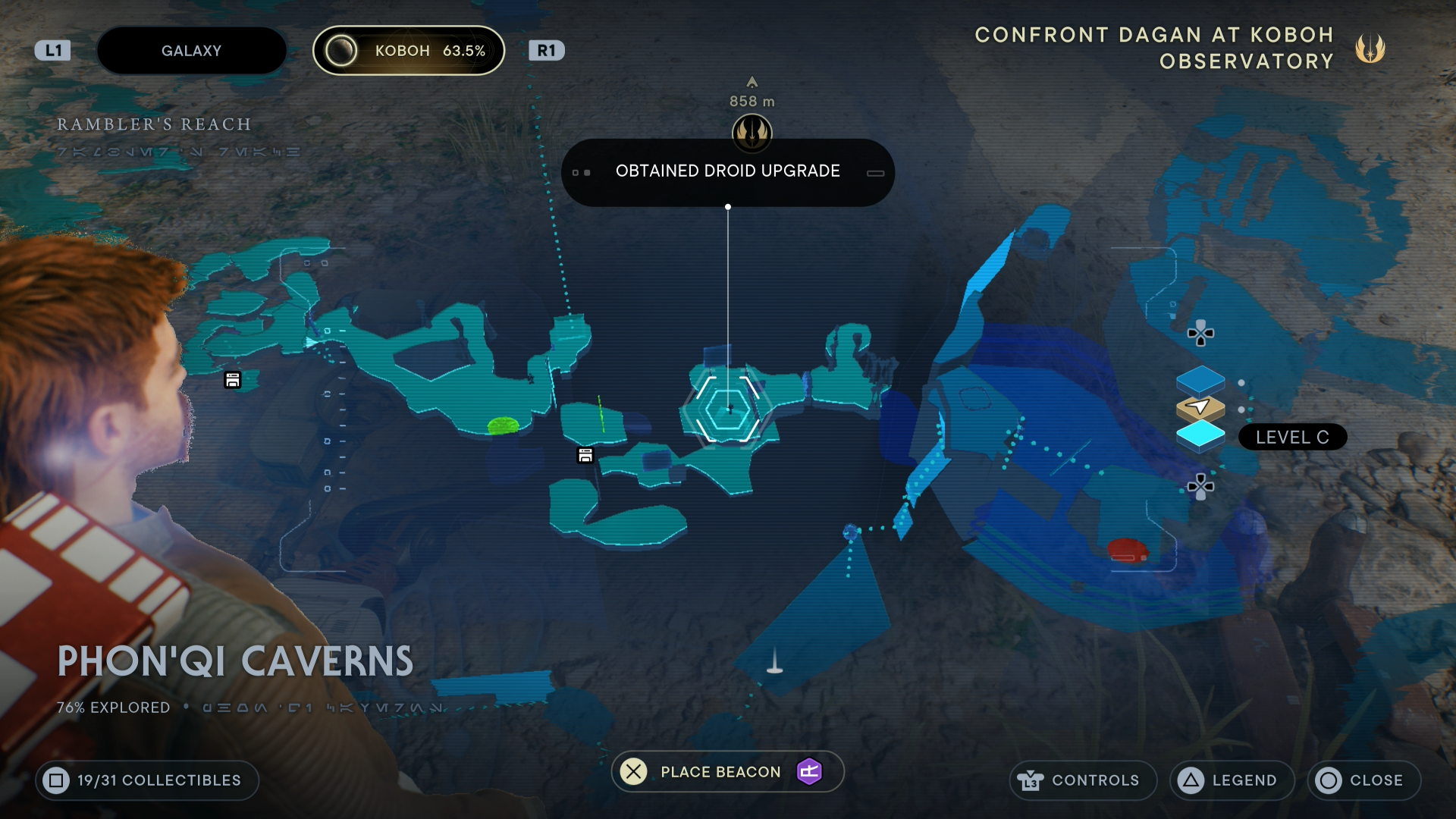Switch to the Galaxy view

[191, 50]
